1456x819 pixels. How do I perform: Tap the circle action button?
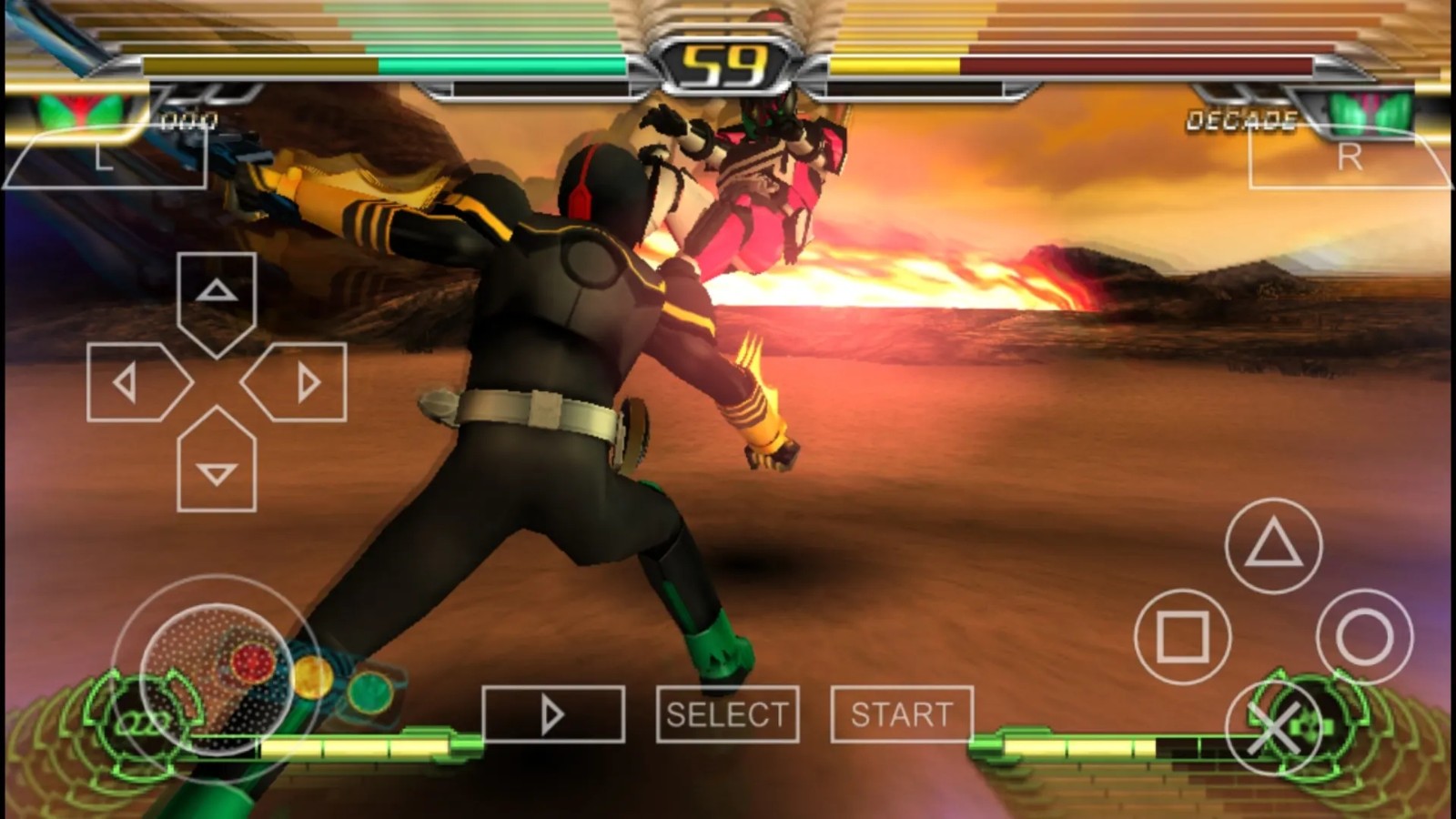1364,637
